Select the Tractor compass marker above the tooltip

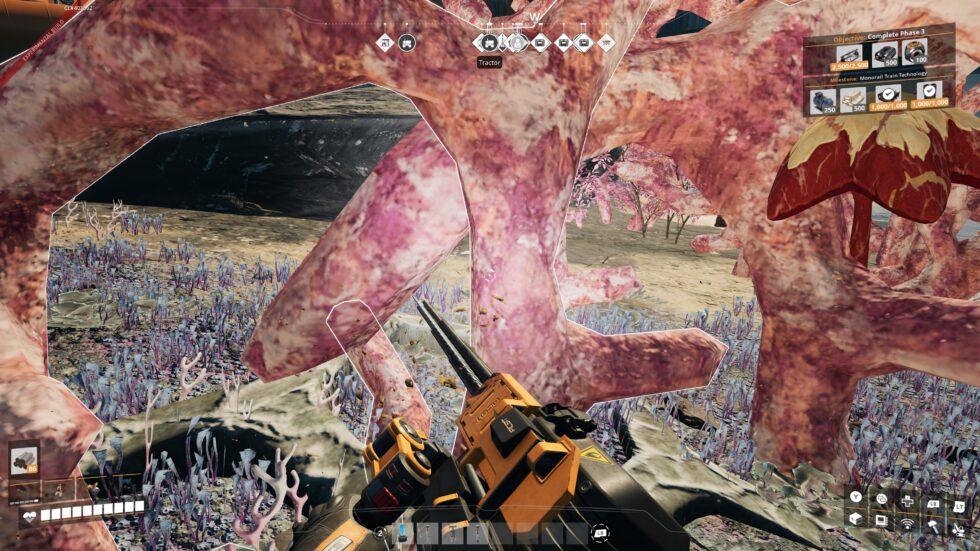(x=489, y=43)
